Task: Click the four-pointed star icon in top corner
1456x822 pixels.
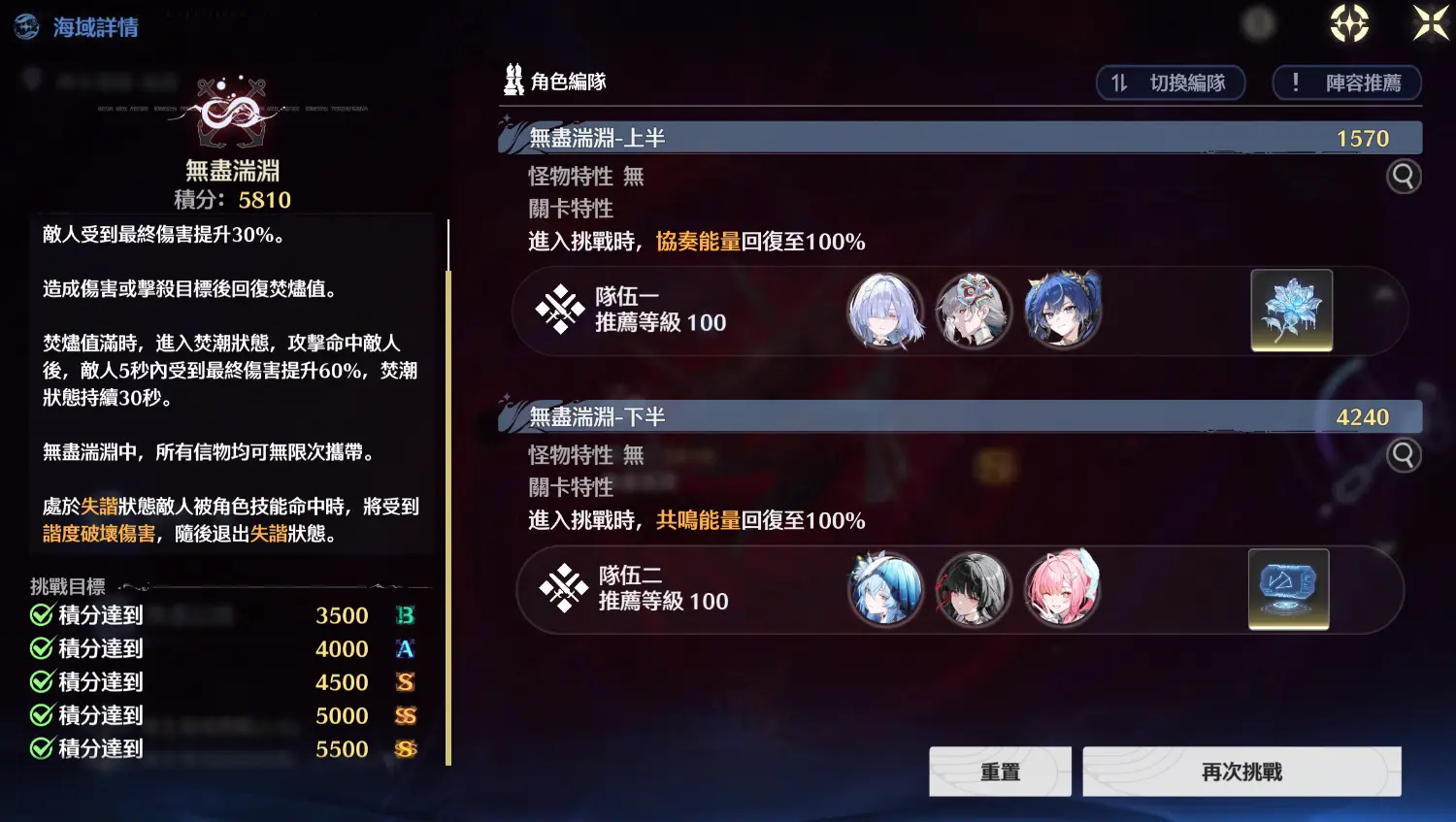Action: (x=1429, y=24)
